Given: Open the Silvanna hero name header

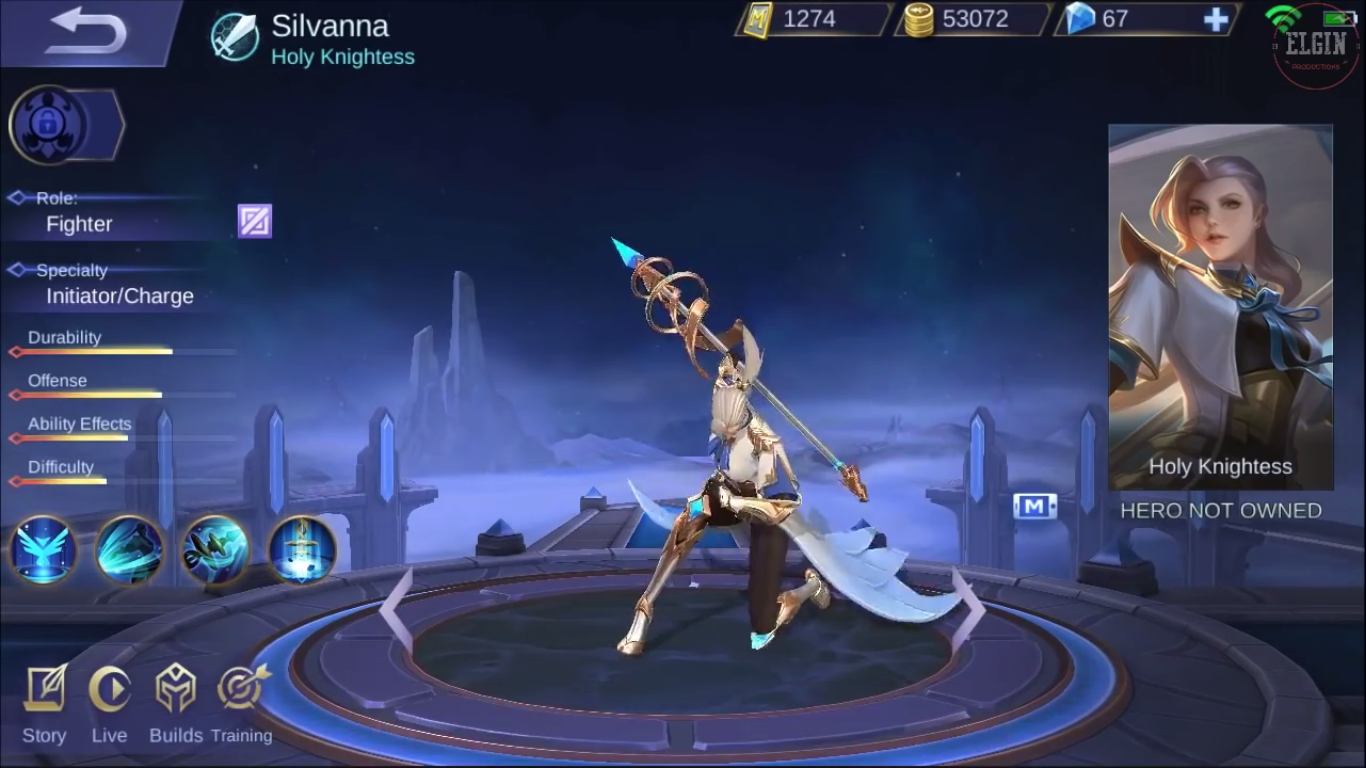Looking at the screenshot, I should (331, 26).
